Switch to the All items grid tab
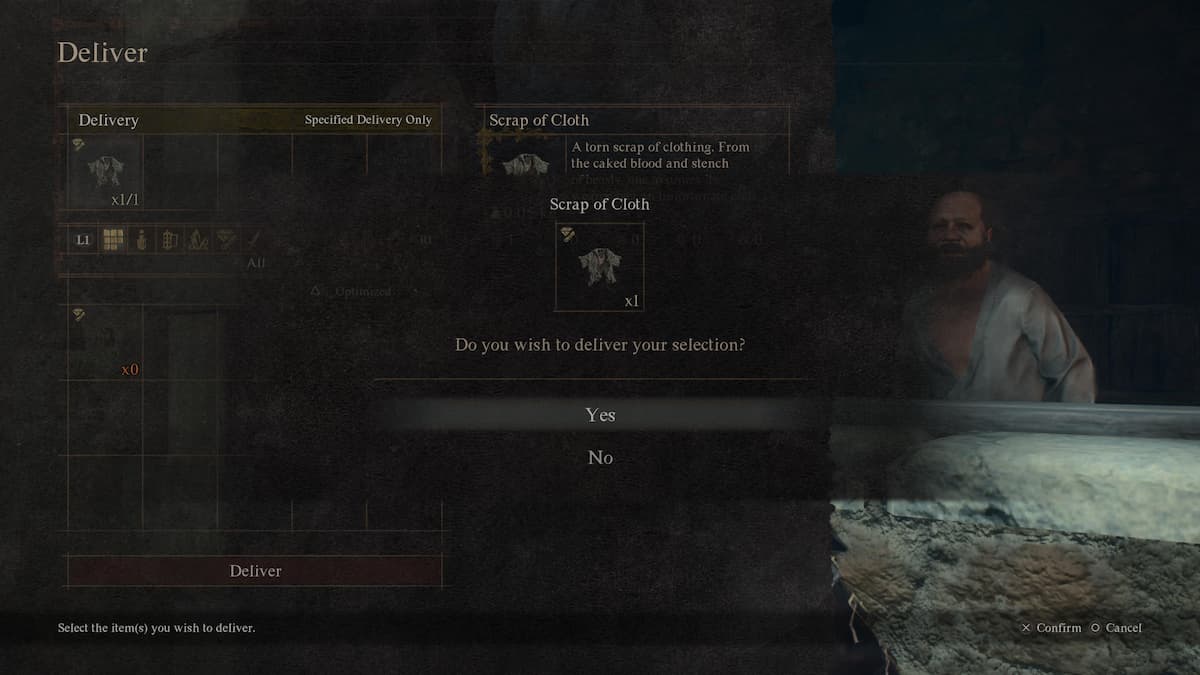Image resolution: width=1200 pixels, height=675 pixels. tap(114, 240)
